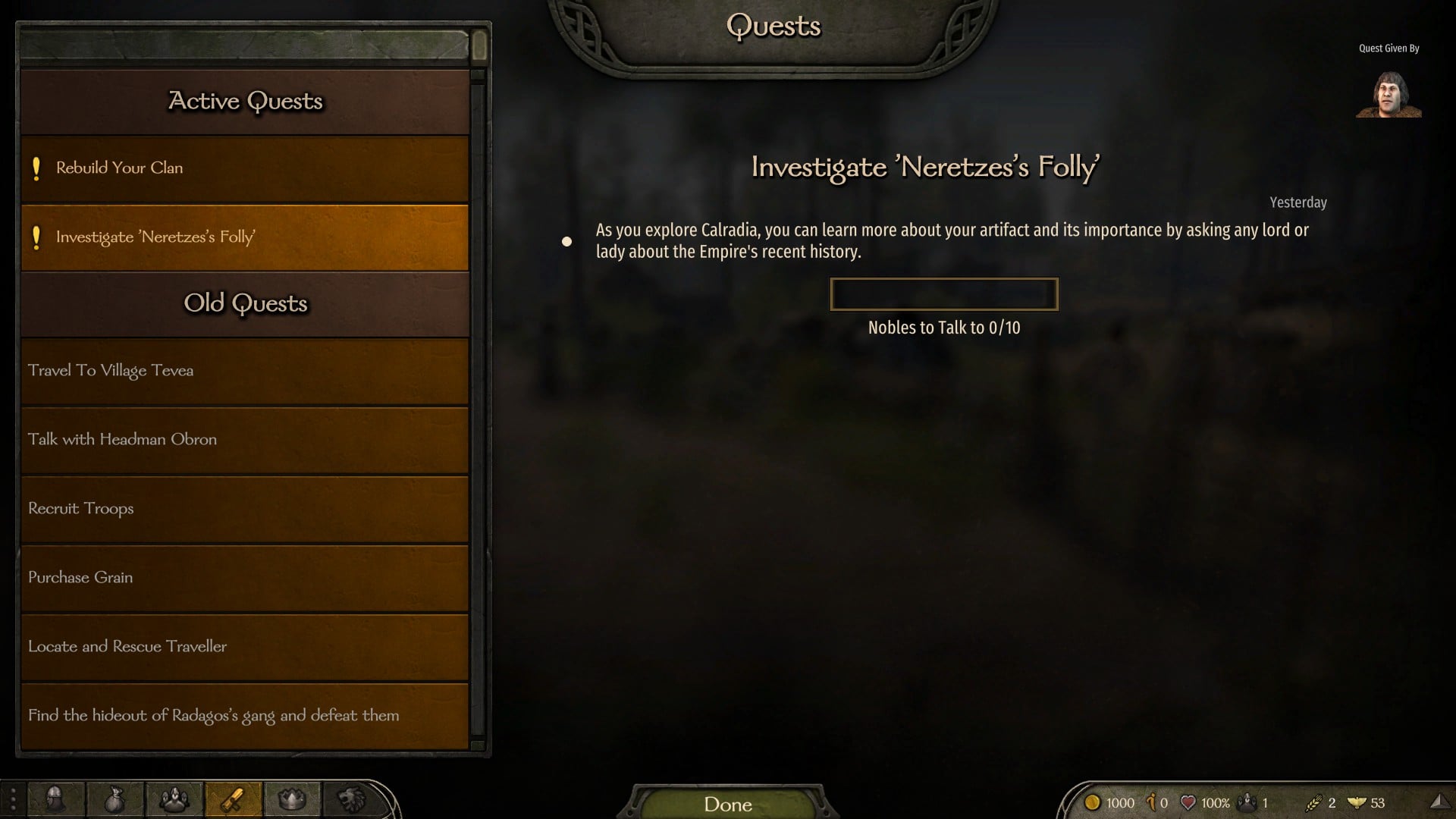Click the morale heart icon showing 100%
Viewport: 1456px width, 819px height.
[x=1188, y=802]
